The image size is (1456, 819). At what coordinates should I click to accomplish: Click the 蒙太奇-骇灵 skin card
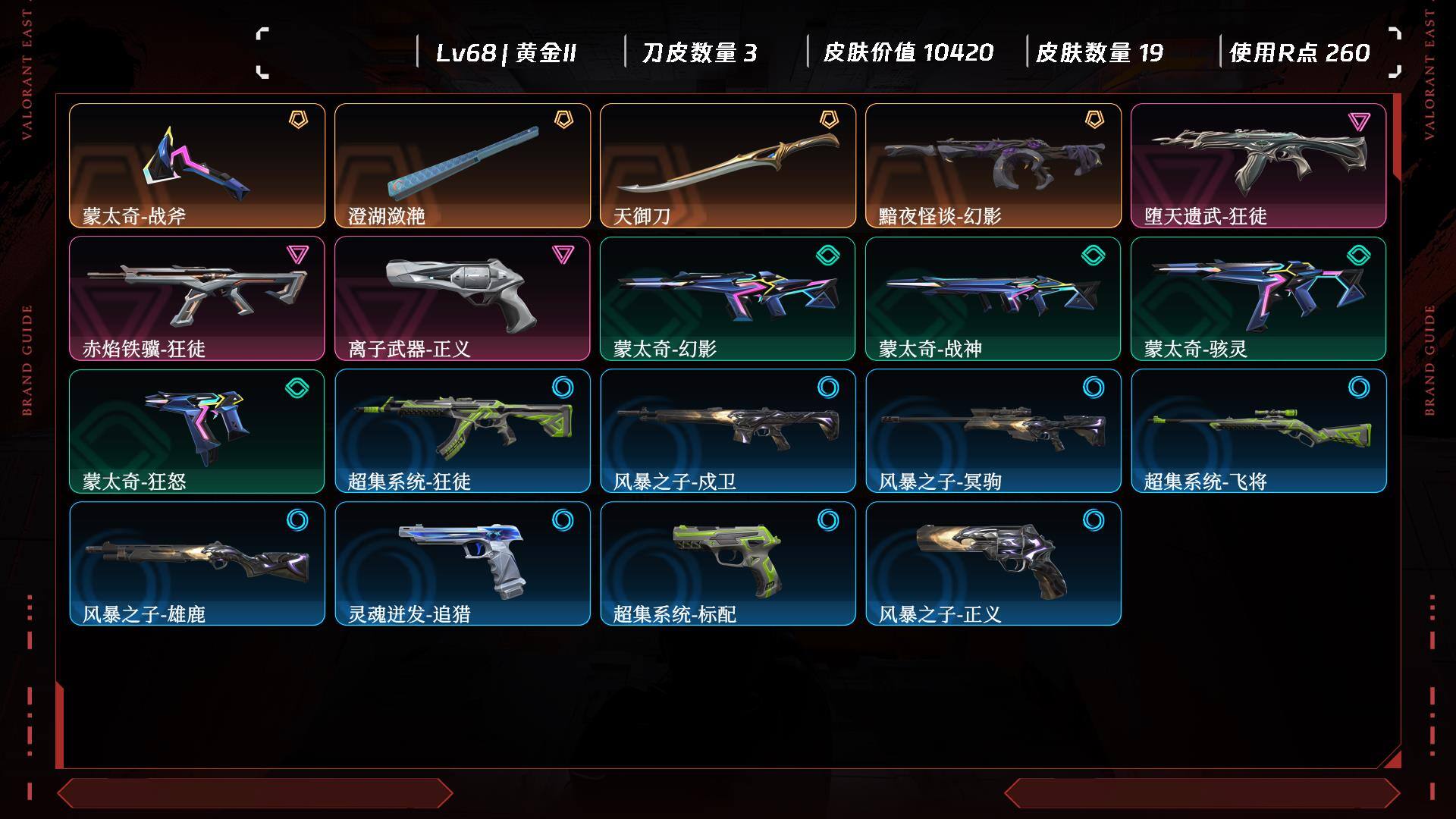[1258, 298]
